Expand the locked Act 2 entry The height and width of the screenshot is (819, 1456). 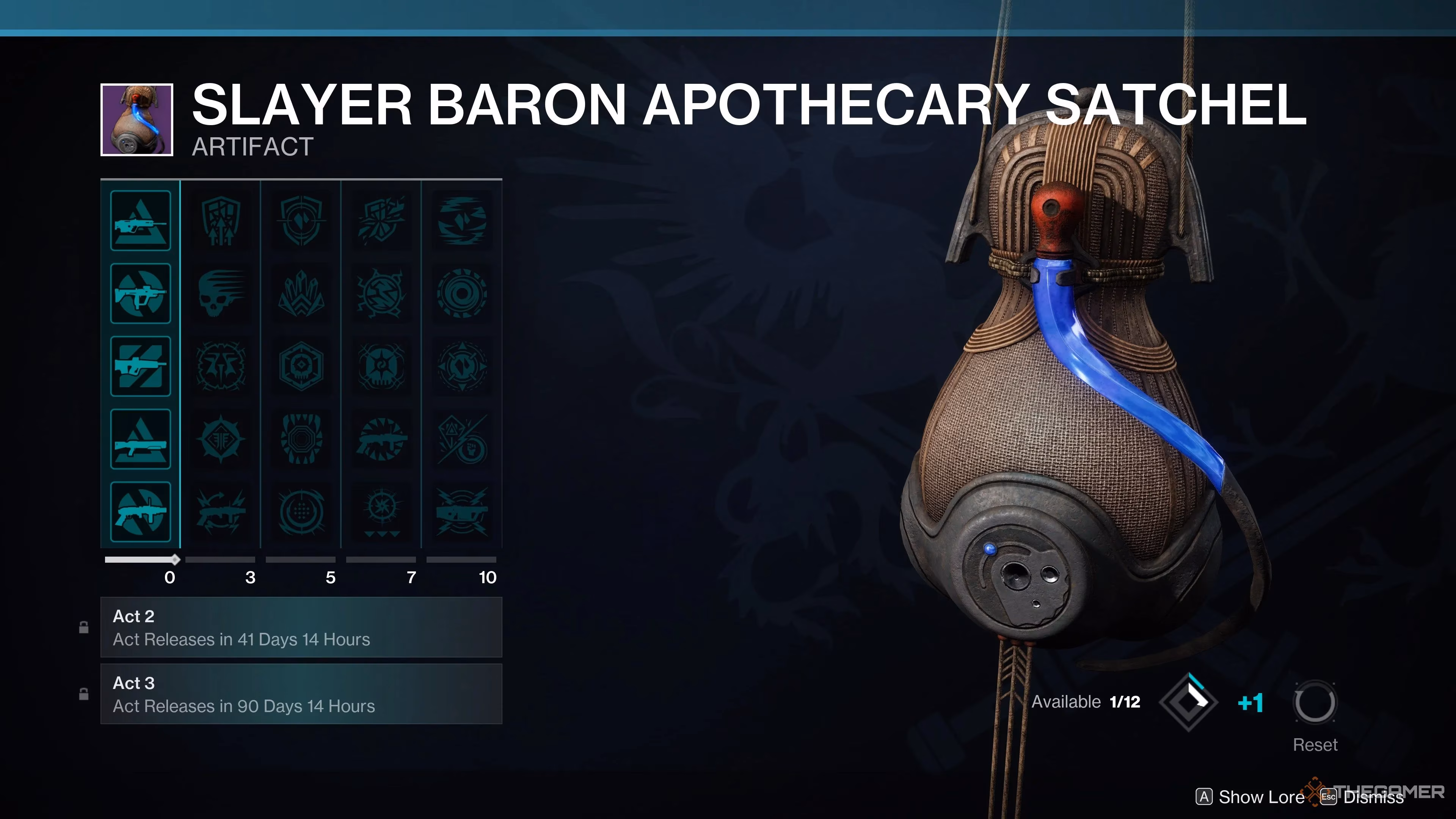click(x=301, y=628)
